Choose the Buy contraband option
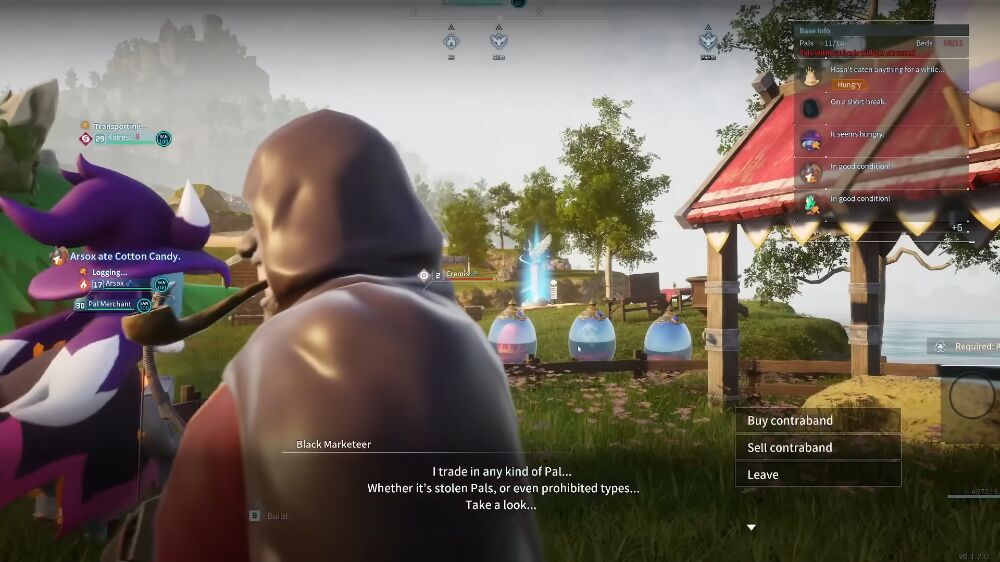Image resolution: width=1000 pixels, height=562 pixels. point(817,421)
